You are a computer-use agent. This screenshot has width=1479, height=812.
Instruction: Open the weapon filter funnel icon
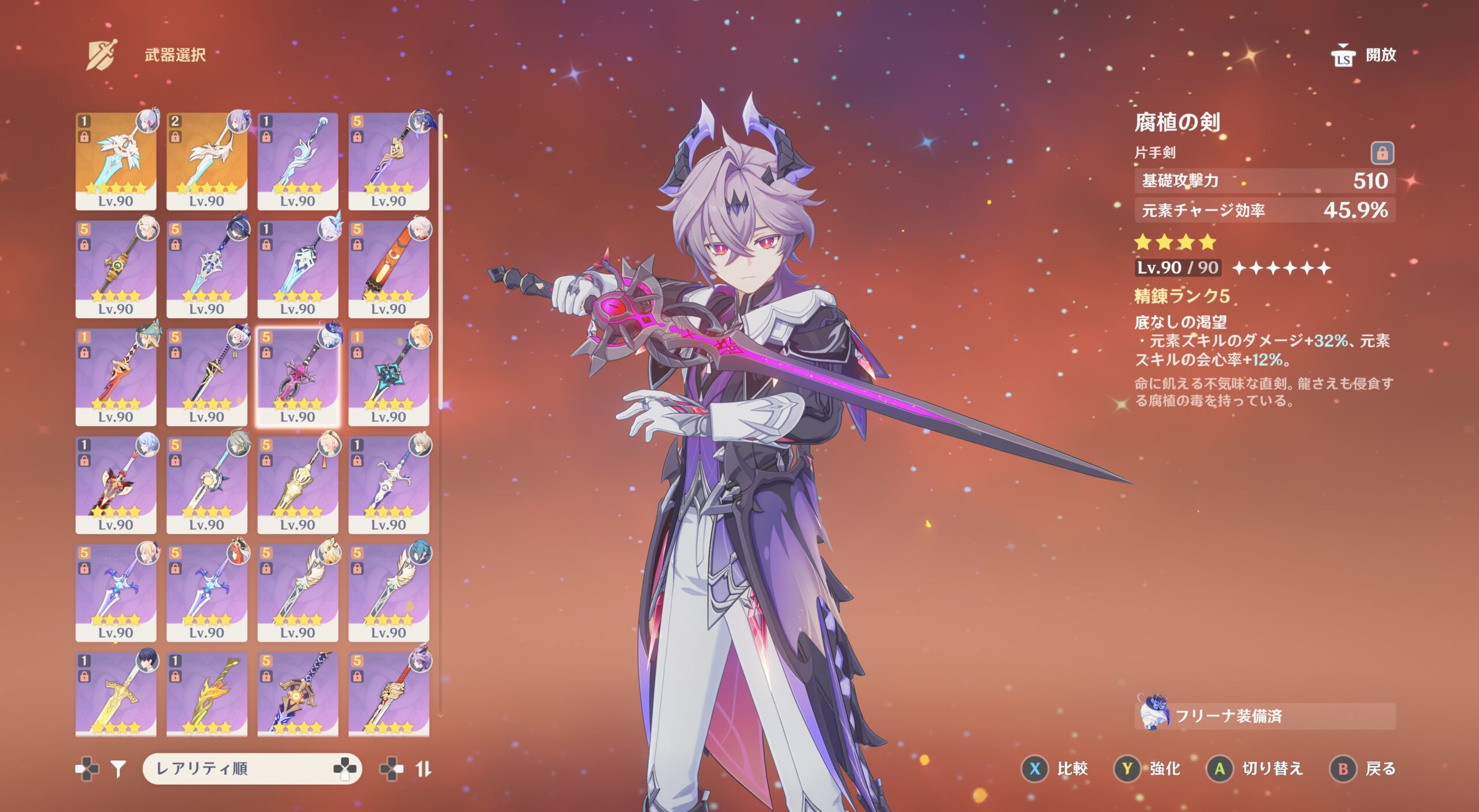click(118, 769)
